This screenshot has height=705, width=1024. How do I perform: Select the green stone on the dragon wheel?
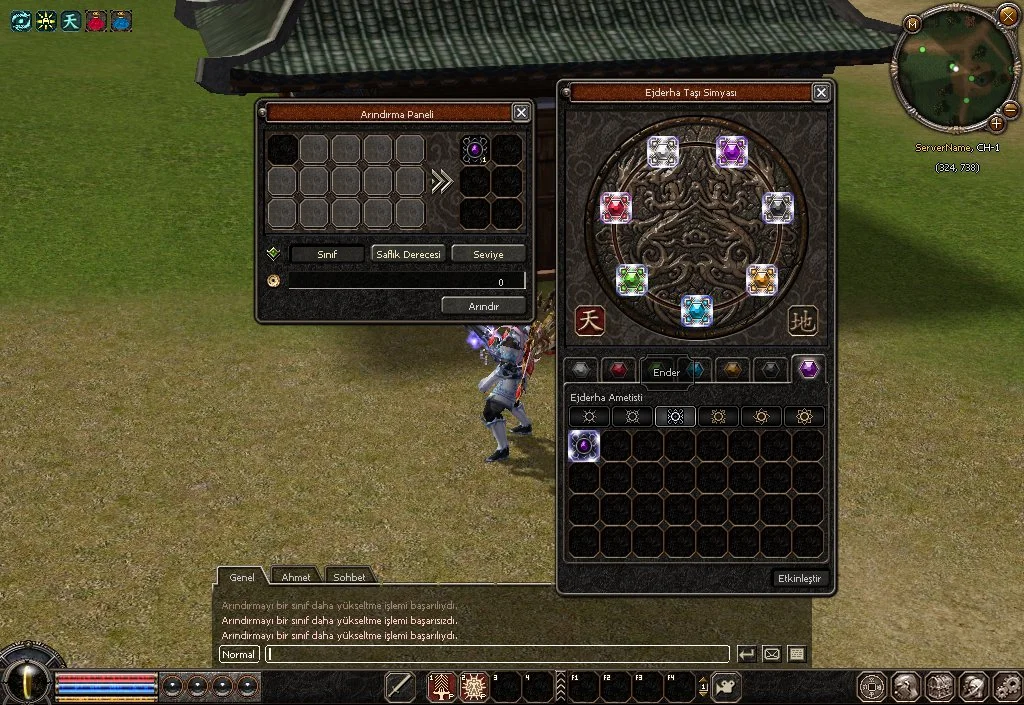tap(632, 280)
